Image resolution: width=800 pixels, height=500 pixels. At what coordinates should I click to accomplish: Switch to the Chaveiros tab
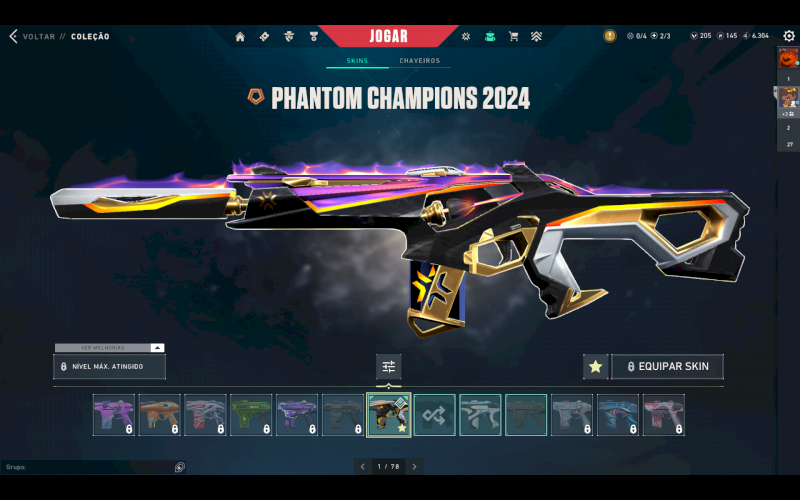point(419,61)
